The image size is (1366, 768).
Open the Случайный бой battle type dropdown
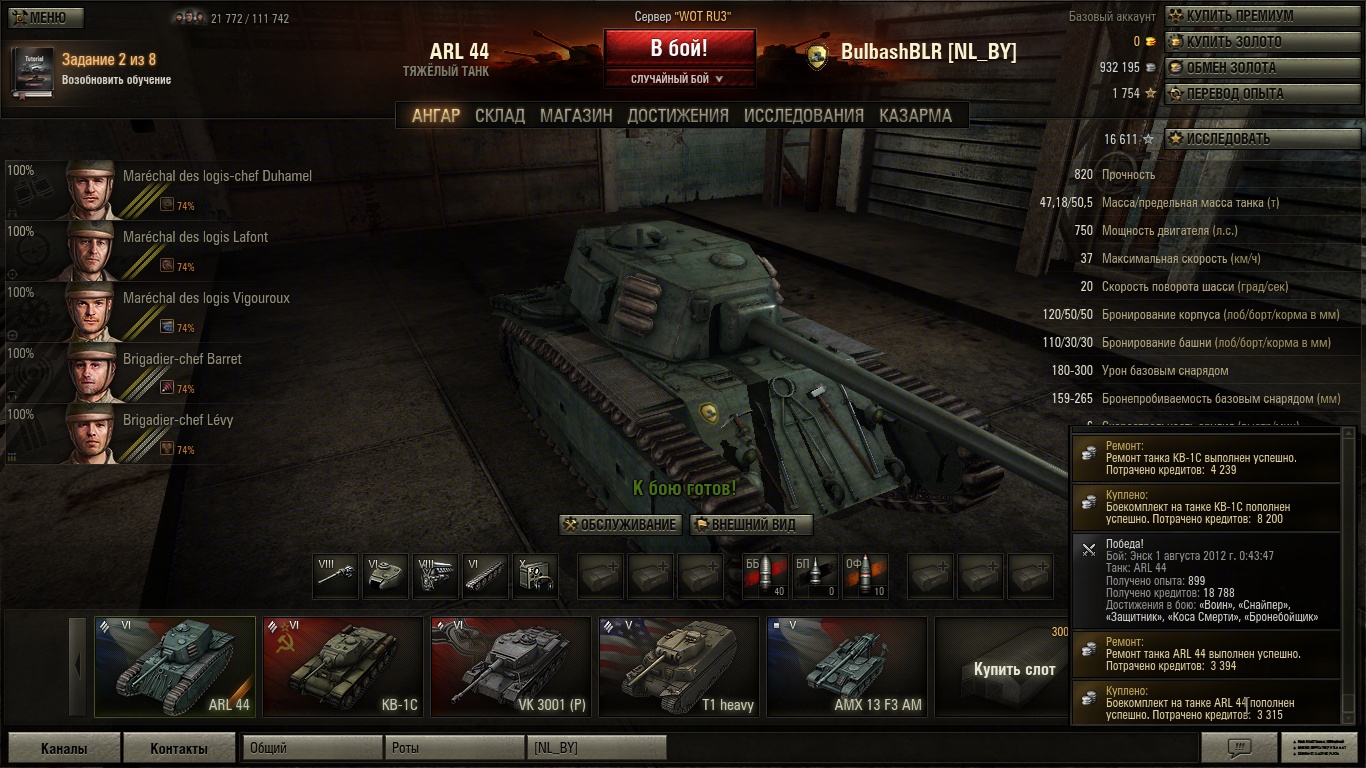pos(679,79)
